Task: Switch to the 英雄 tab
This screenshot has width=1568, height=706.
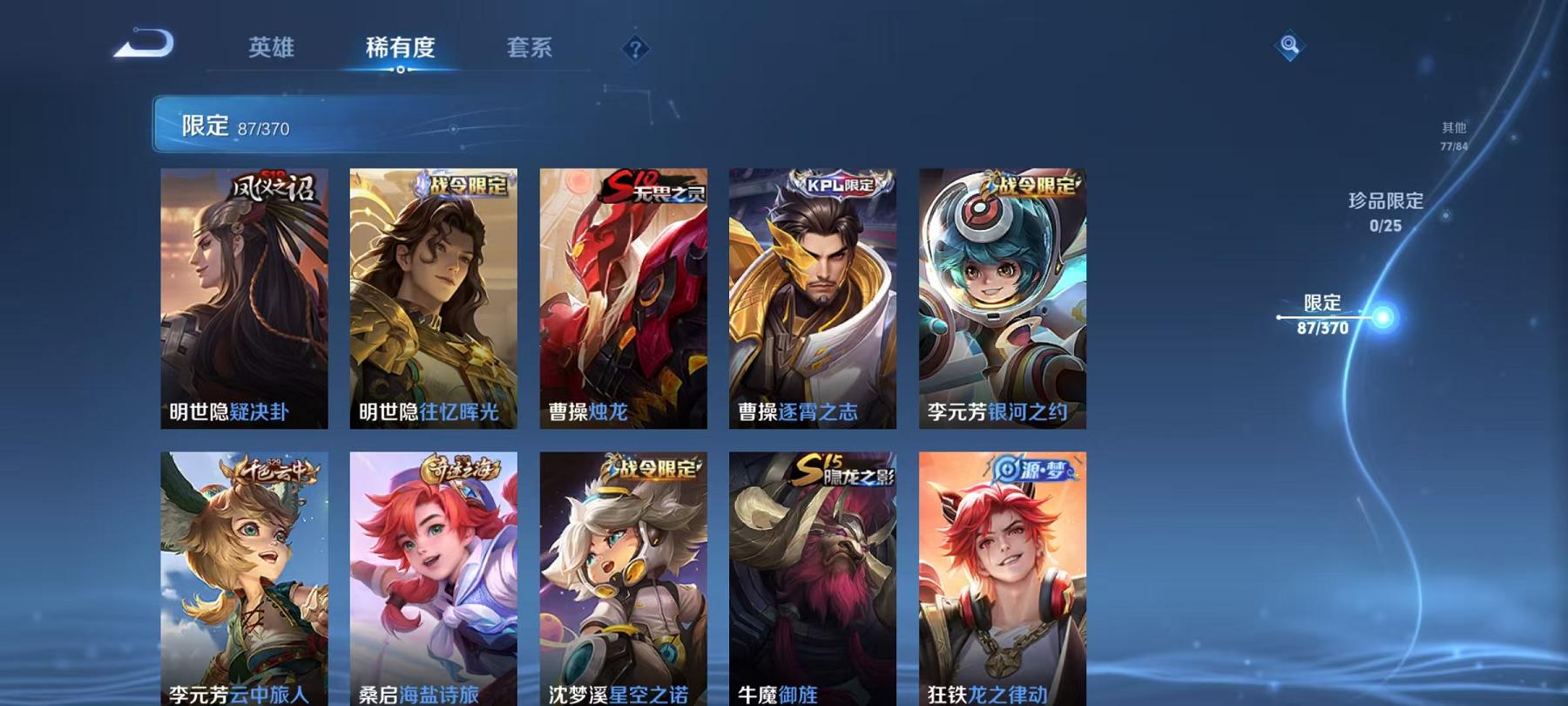Action: click(x=274, y=48)
